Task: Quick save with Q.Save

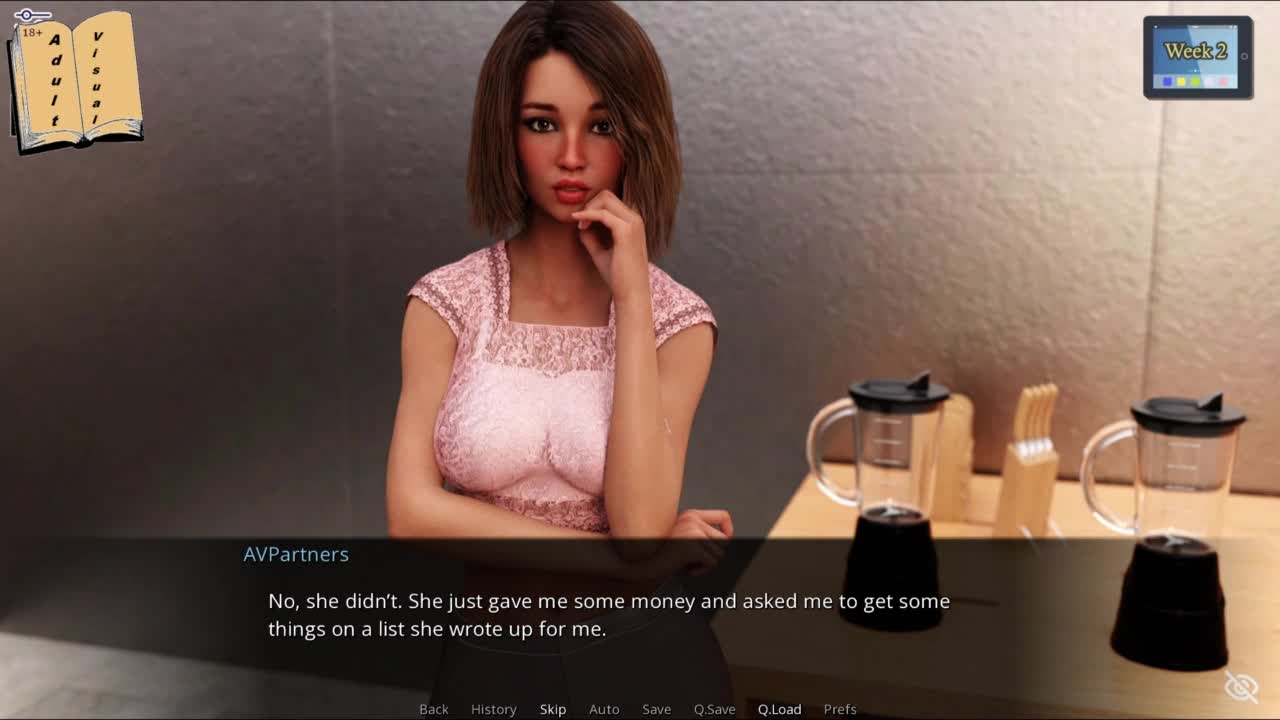Action: 714,709
